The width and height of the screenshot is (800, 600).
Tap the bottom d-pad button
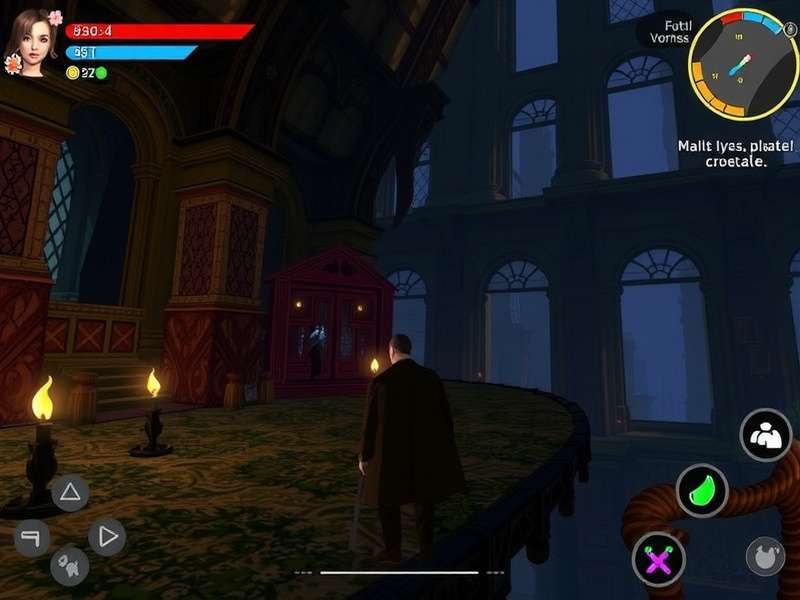(x=70, y=566)
